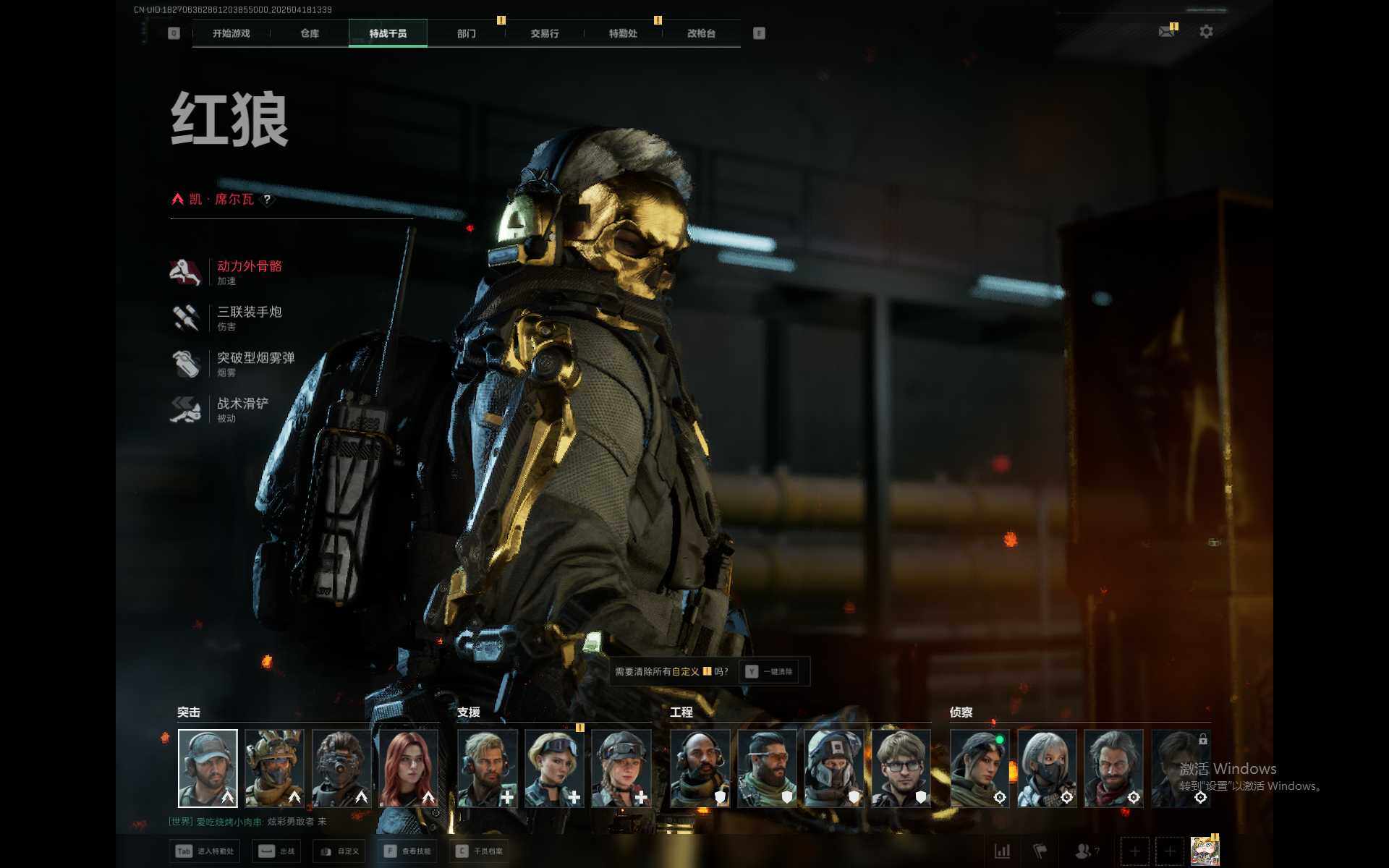The height and width of the screenshot is (868, 1389).
Task: Choose the operator portrait with glasses
Action: pos(901,768)
